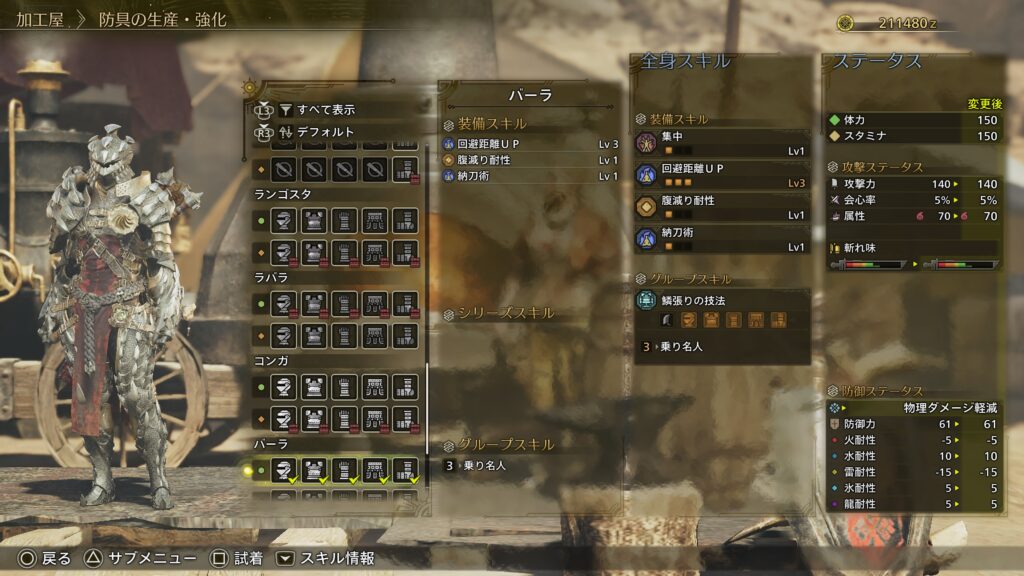Choose the バーラ chest armor piece
This screenshot has height=576, width=1024.
pos(314,469)
